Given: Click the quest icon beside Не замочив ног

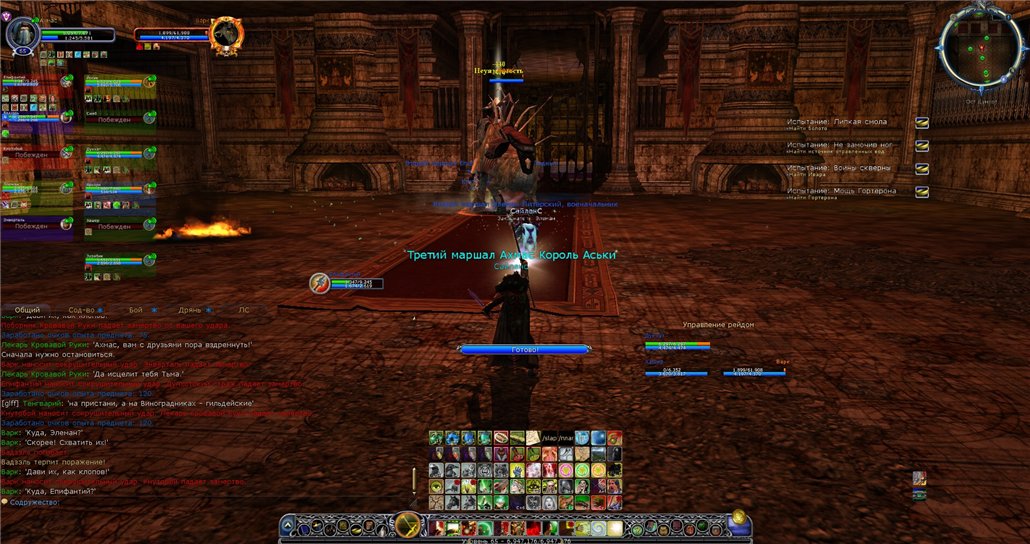Looking at the screenshot, I should [922, 146].
